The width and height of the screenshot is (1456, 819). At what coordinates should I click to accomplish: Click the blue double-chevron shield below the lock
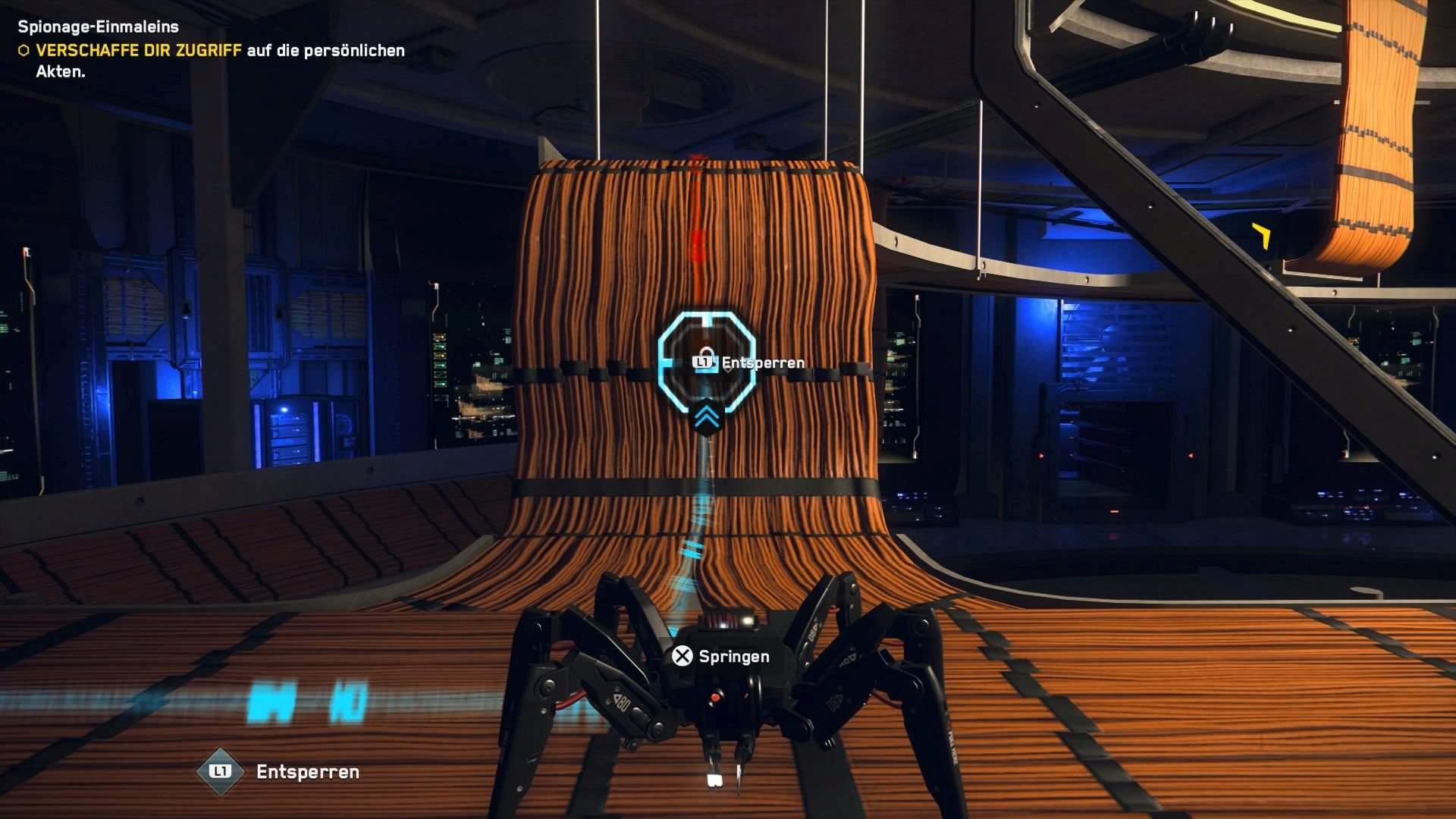(x=706, y=417)
